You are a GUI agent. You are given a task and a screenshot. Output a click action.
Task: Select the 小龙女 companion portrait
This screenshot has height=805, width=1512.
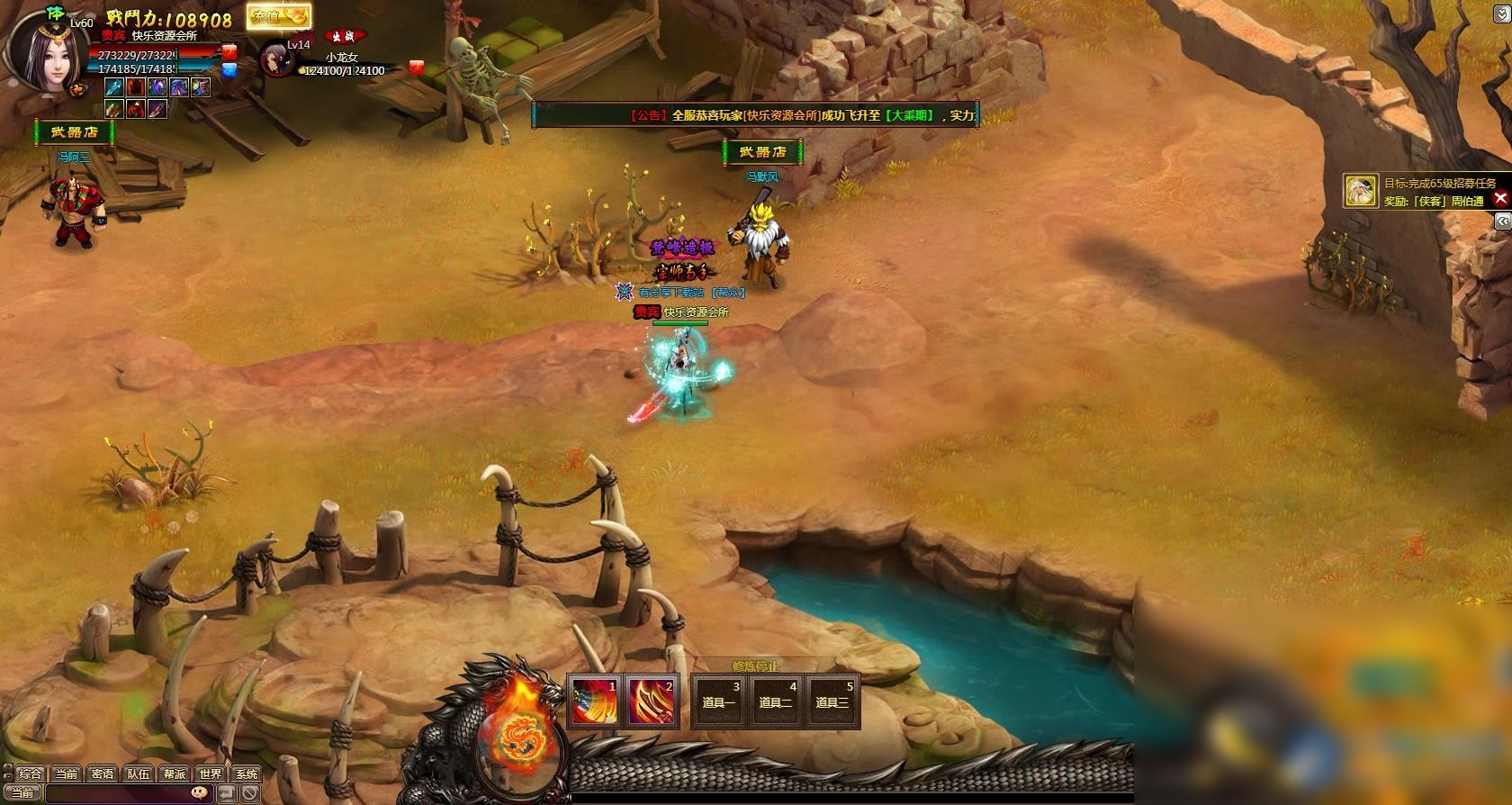275,59
